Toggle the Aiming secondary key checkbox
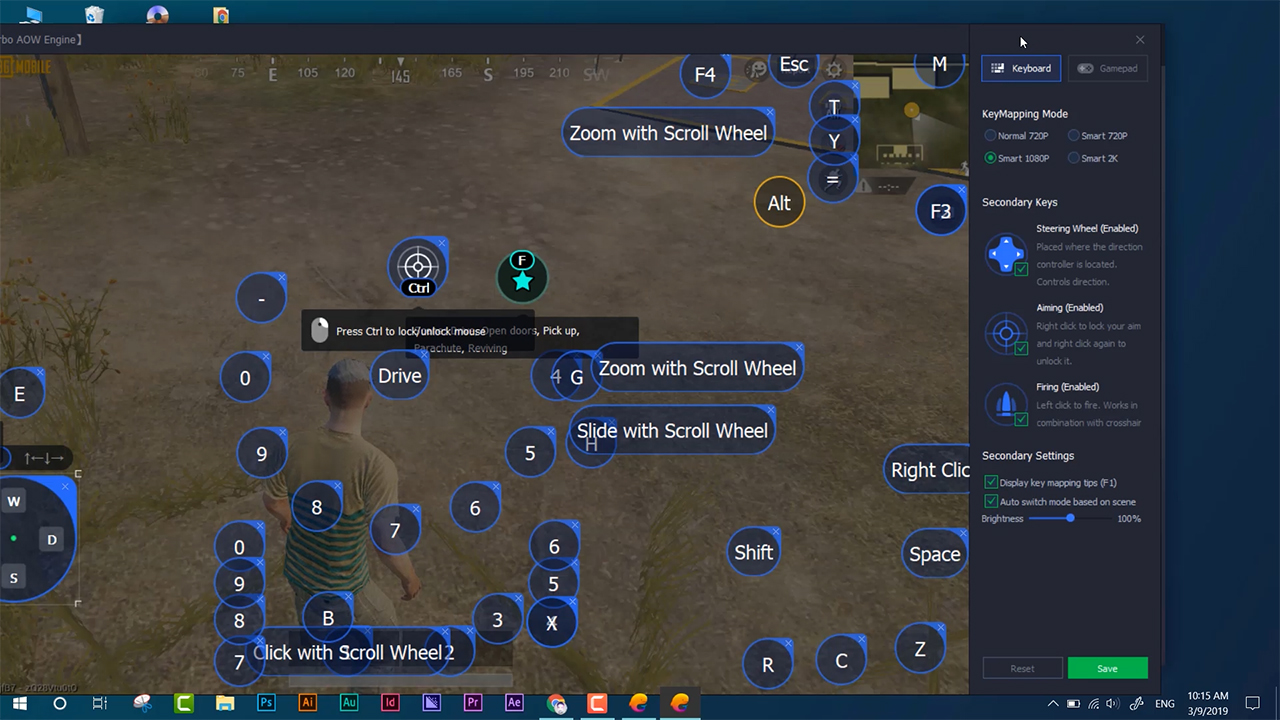 pos(1021,348)
